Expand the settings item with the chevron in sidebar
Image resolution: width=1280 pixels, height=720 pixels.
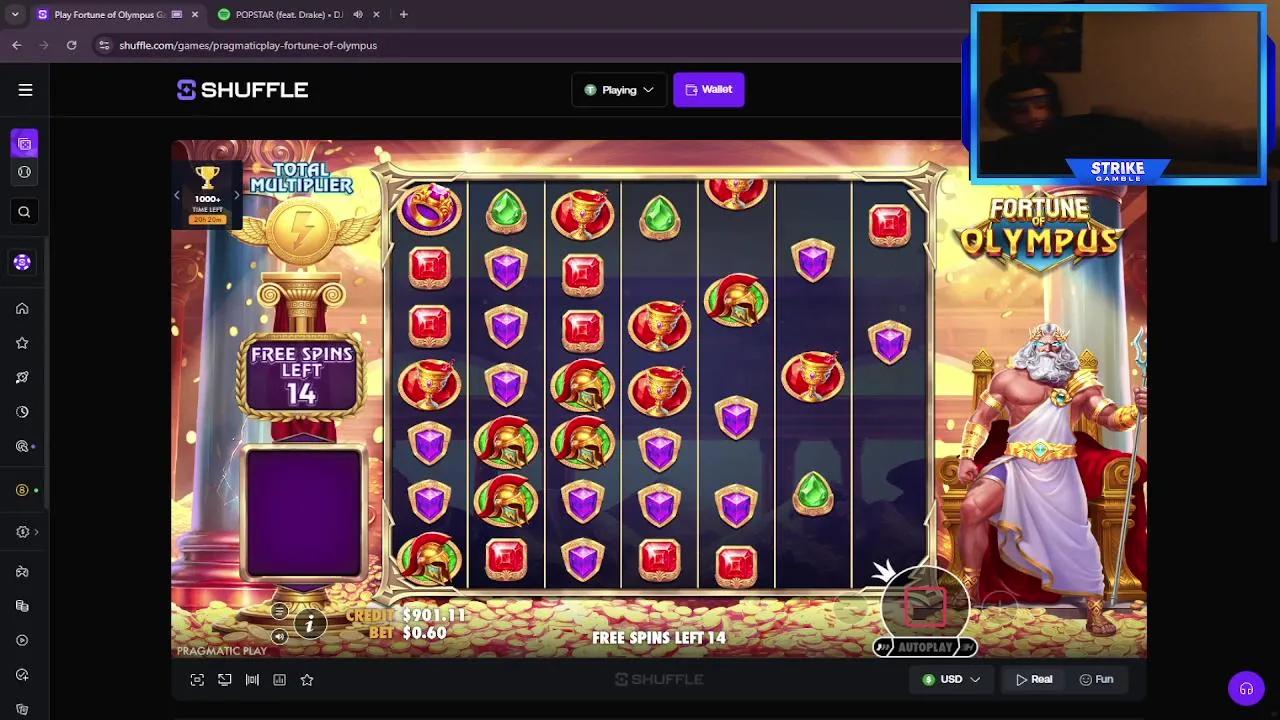pyautogui.click(x=24, y=531)
